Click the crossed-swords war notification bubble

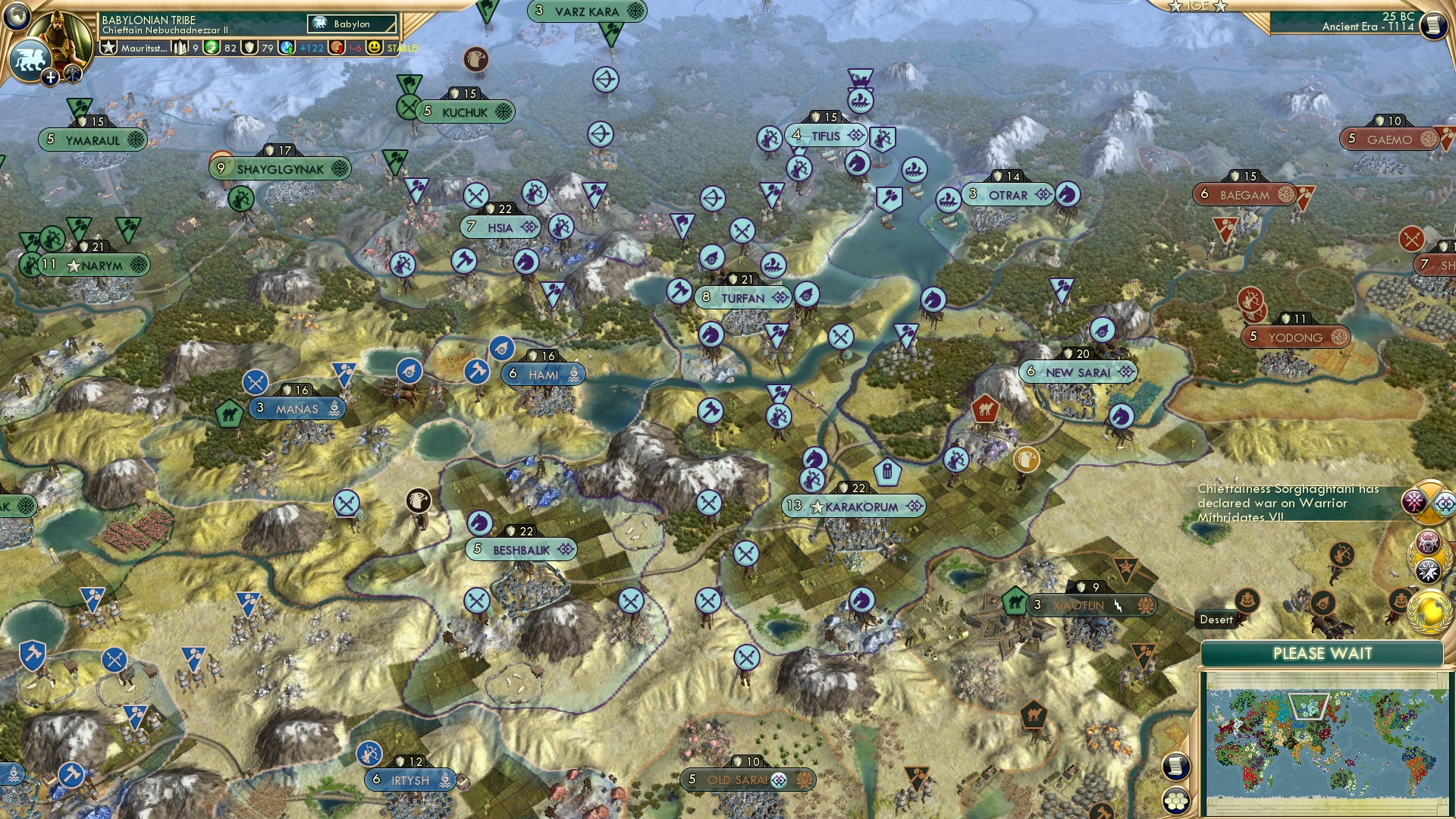[1429, 503]
